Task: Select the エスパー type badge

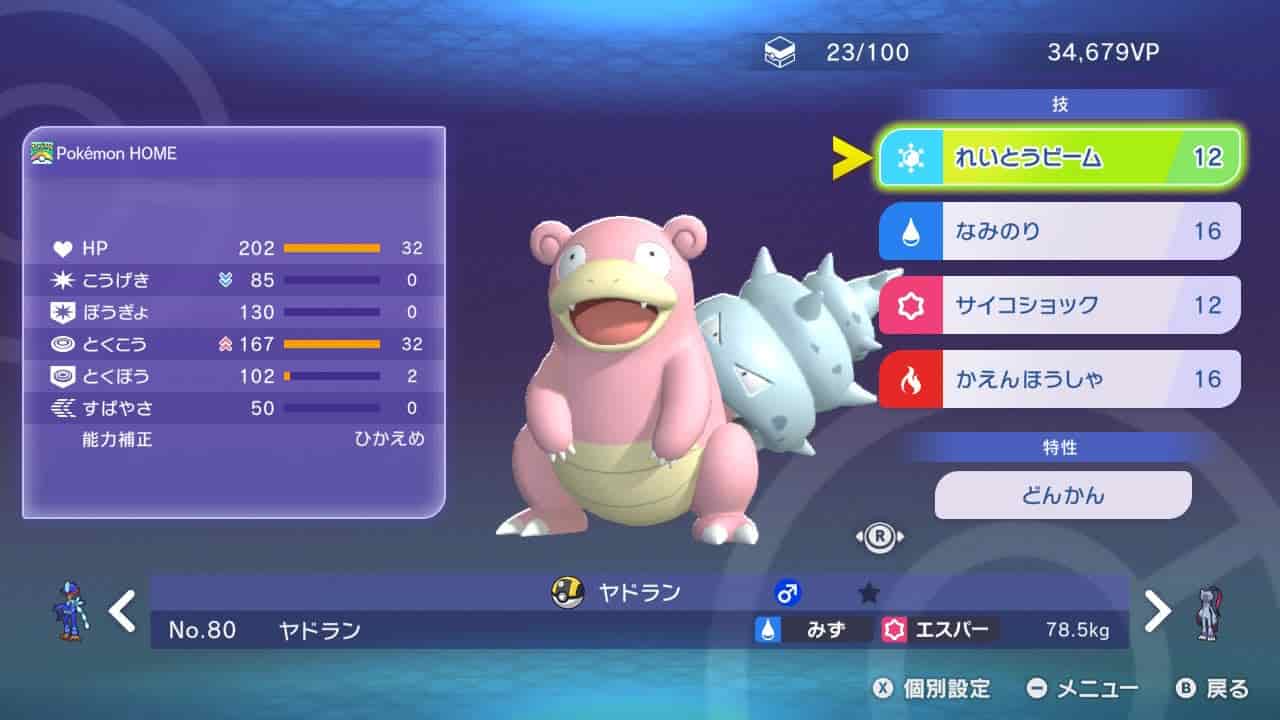Action: tap(940, 629)
